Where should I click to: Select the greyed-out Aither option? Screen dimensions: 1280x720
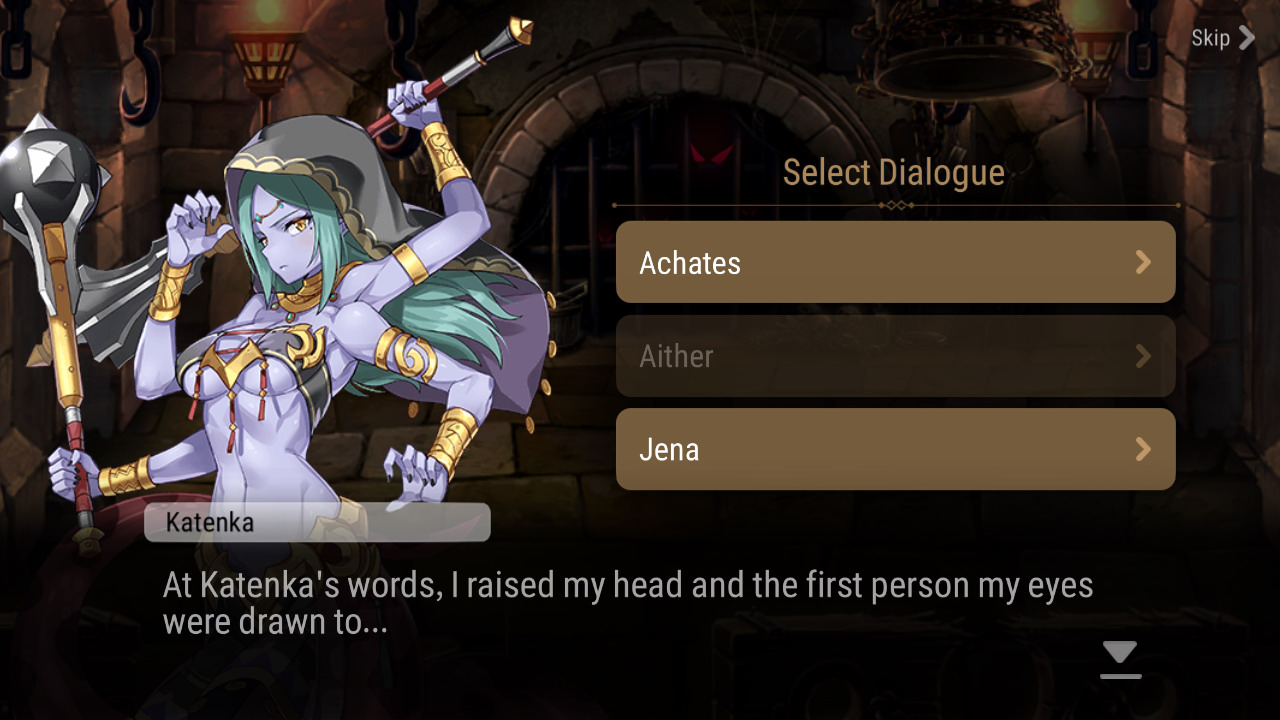click(x=895, y=356)
